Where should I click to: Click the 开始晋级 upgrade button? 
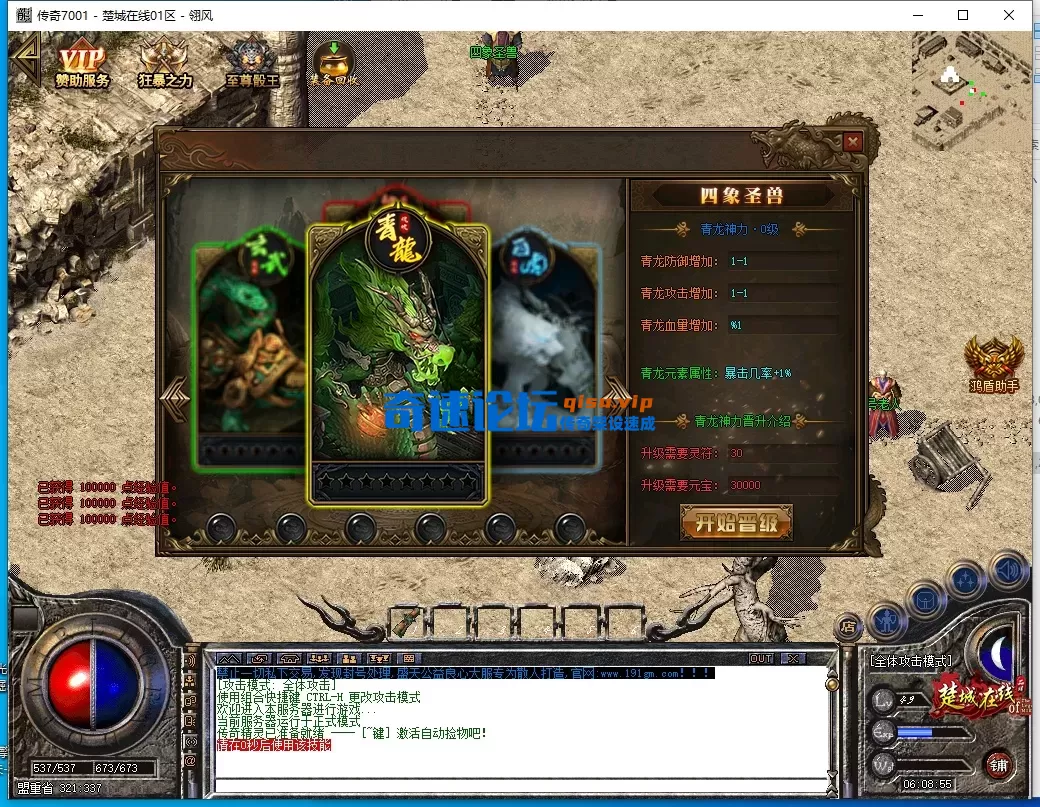coord(736,523)
